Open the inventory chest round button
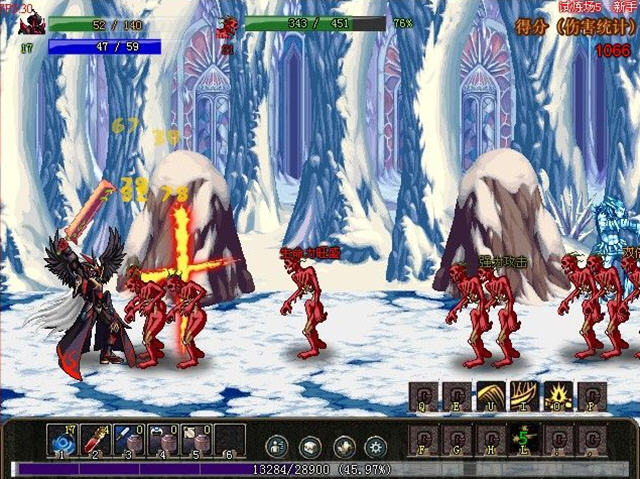Screen dimensions: 640x479 (310, 447)
